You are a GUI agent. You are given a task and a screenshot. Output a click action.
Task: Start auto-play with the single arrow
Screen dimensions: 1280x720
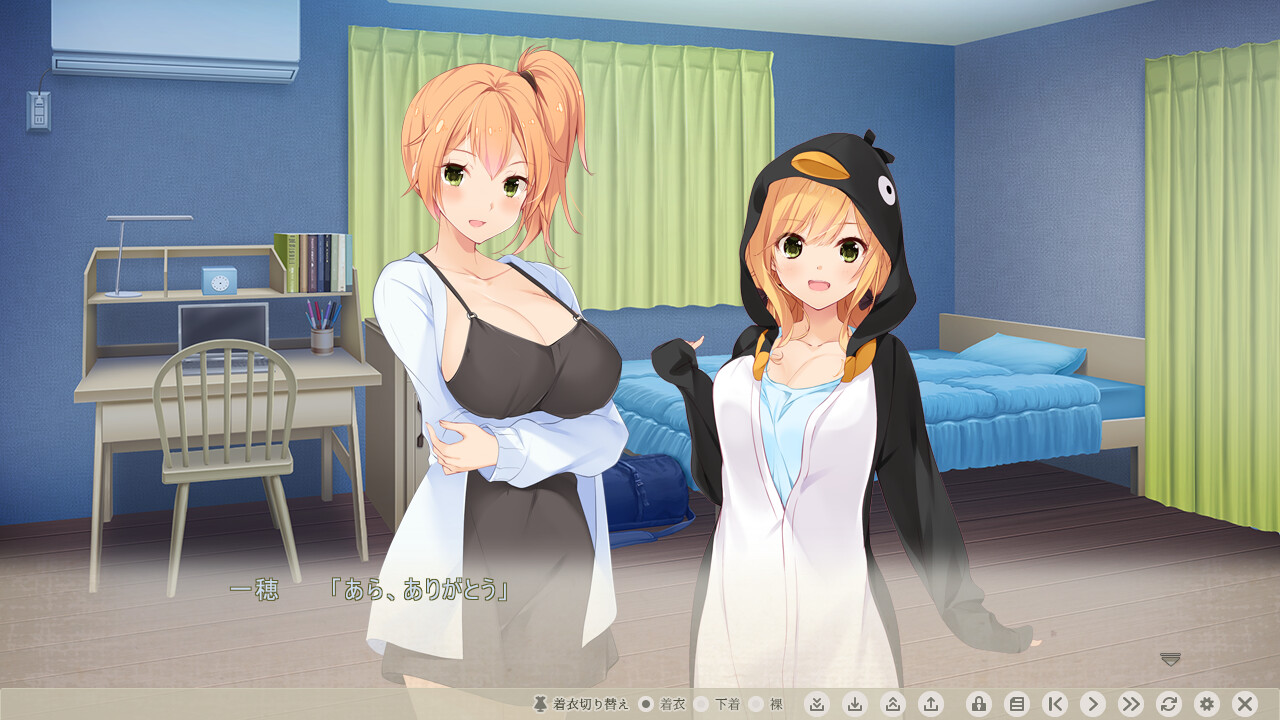(1093, 704)
